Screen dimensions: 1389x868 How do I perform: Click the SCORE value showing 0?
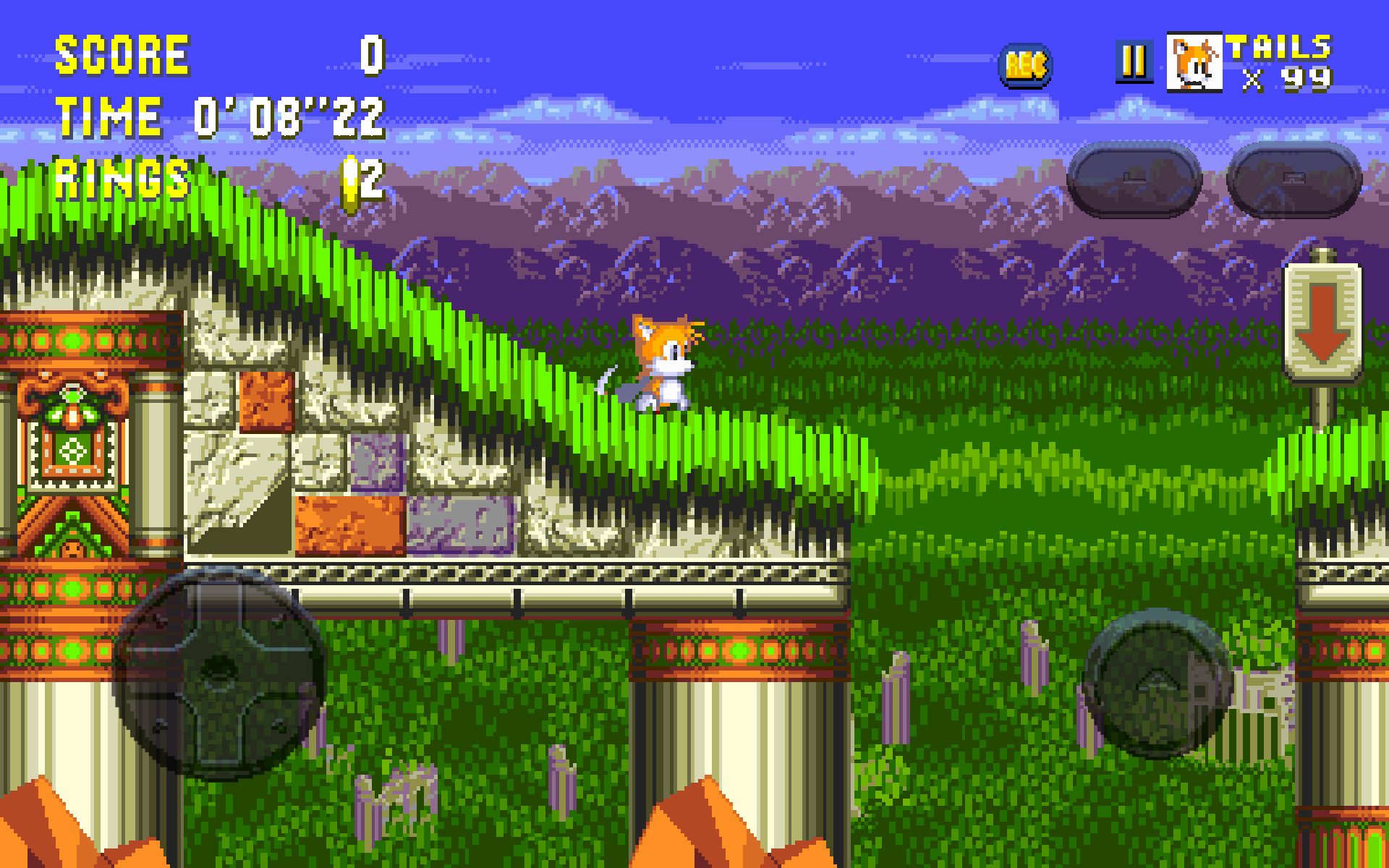click(370, 54)
